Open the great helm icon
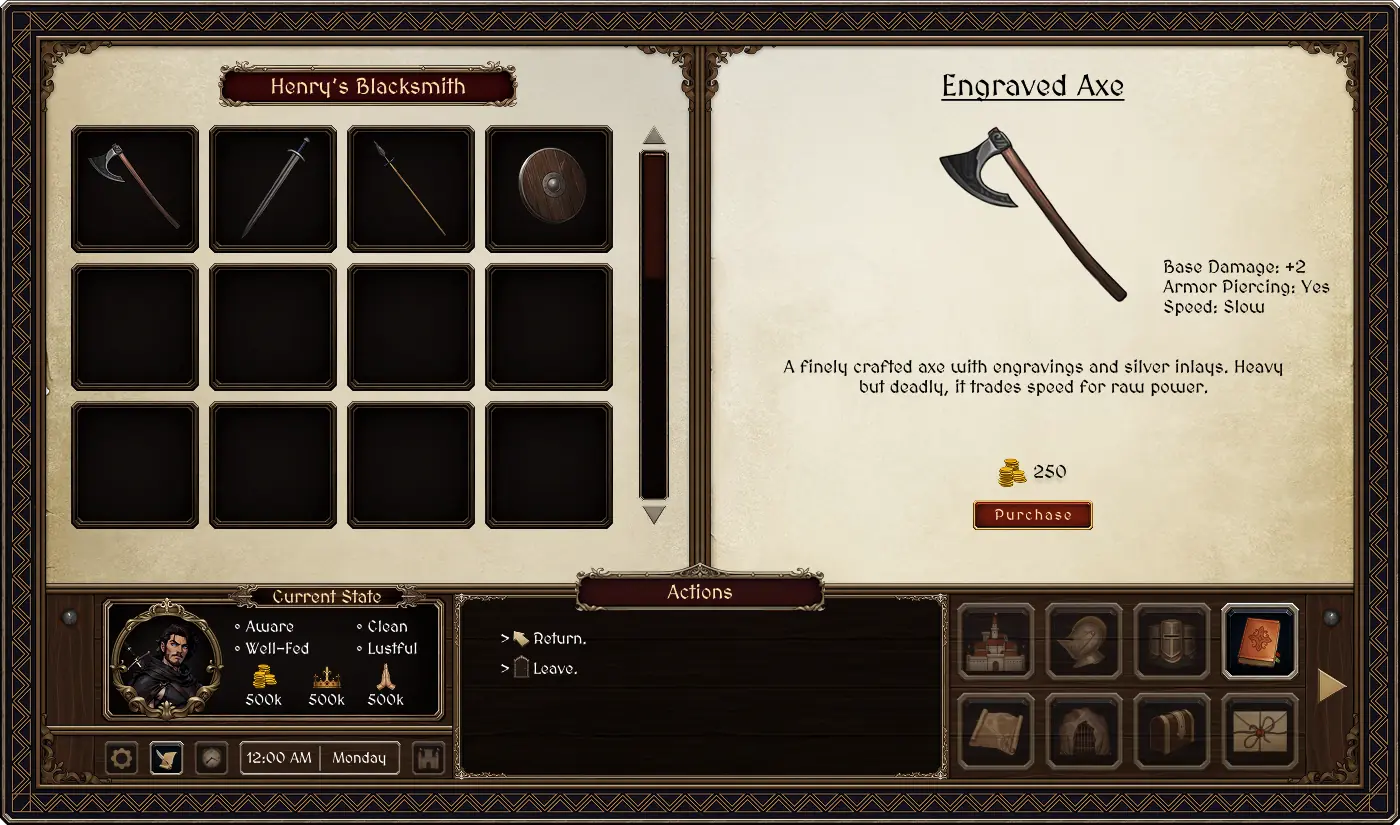The height and width of the screenshot is (825, 1400). (1172, 641)
